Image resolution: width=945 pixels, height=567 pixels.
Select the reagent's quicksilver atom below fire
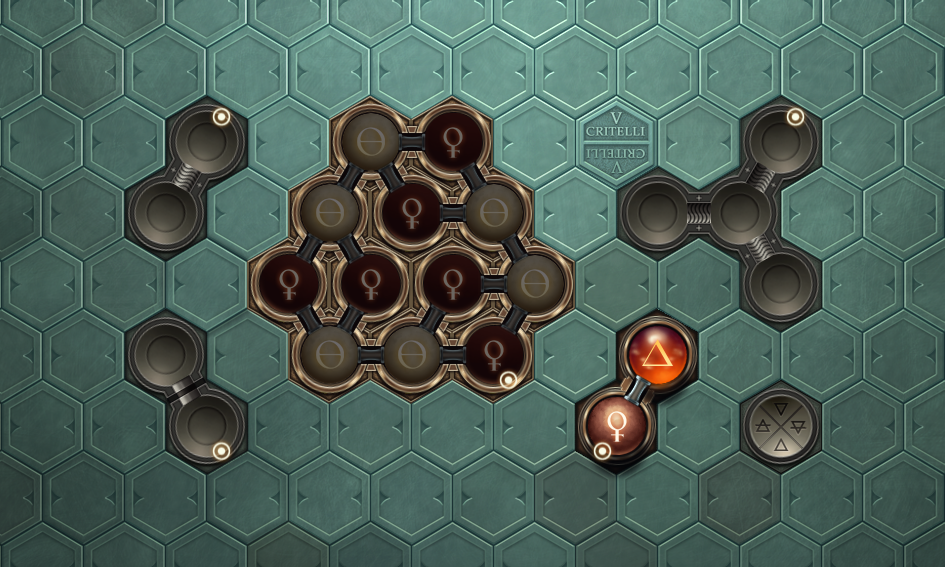(616, 425)
